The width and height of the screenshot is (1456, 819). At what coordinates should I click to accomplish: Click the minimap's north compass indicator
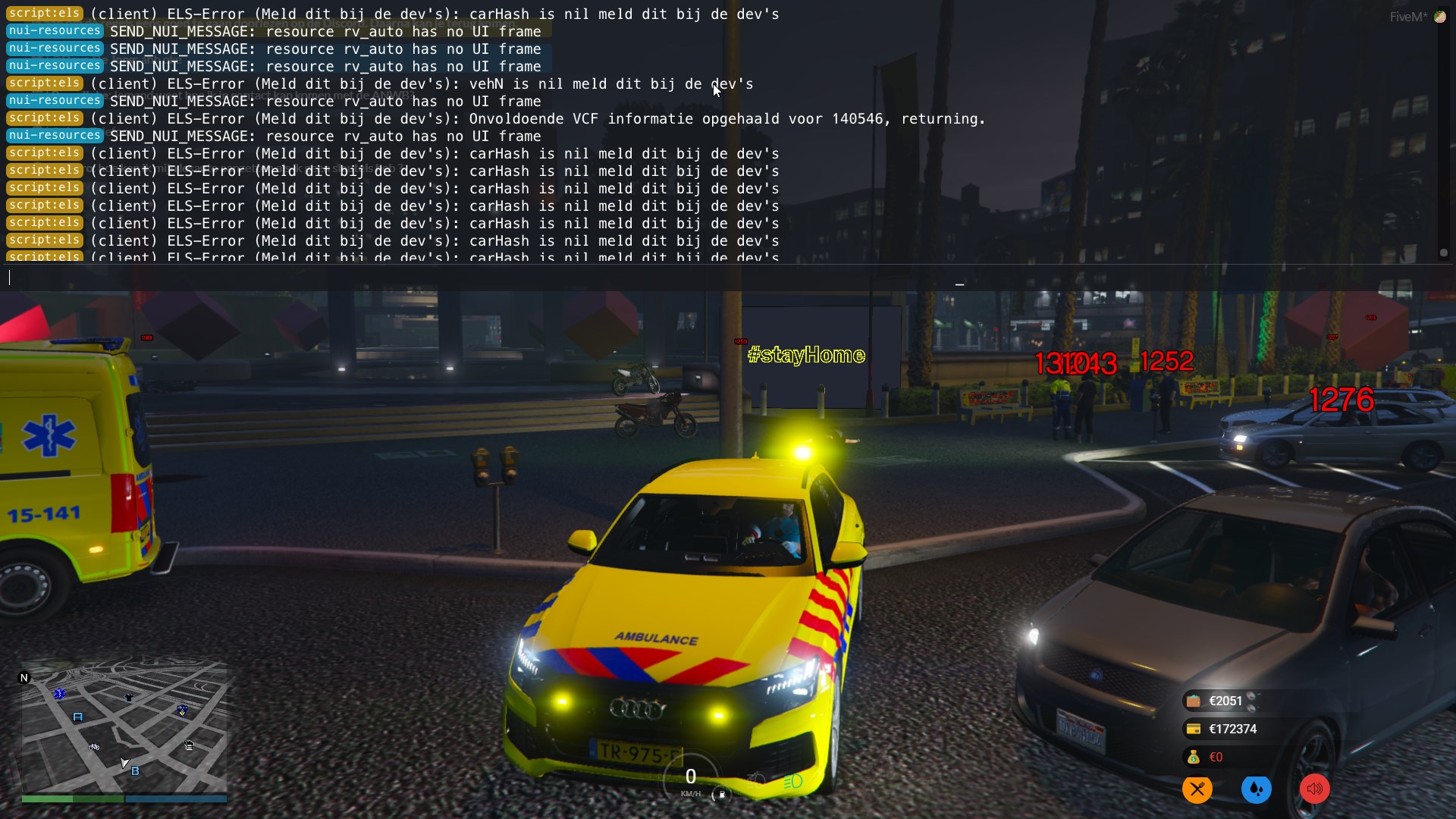(x=24, y=678)
